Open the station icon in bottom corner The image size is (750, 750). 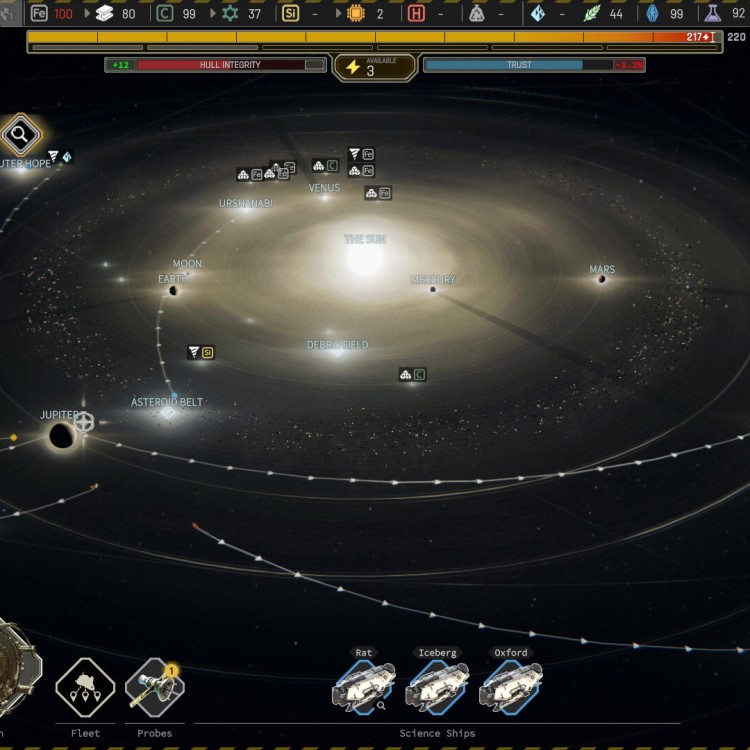pos(15,665)
